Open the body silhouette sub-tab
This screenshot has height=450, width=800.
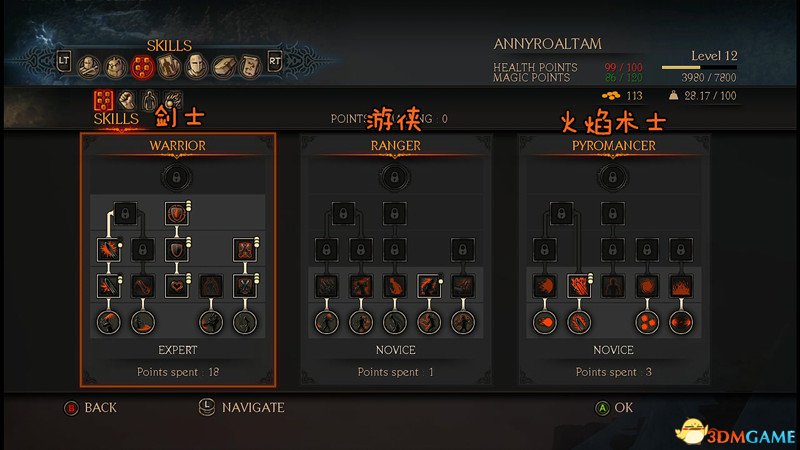(150, 99)
